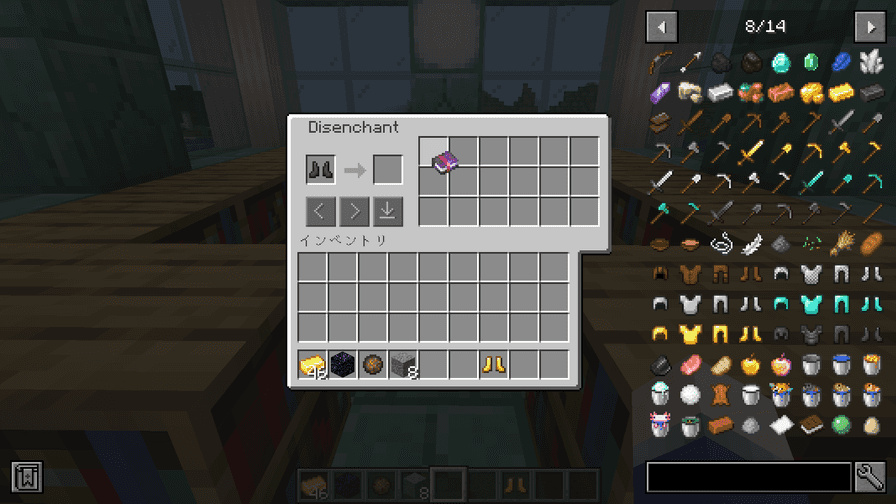Click the leather boots input slot
The height and width of the screenshot is (504, 896).
click(320, 170)
